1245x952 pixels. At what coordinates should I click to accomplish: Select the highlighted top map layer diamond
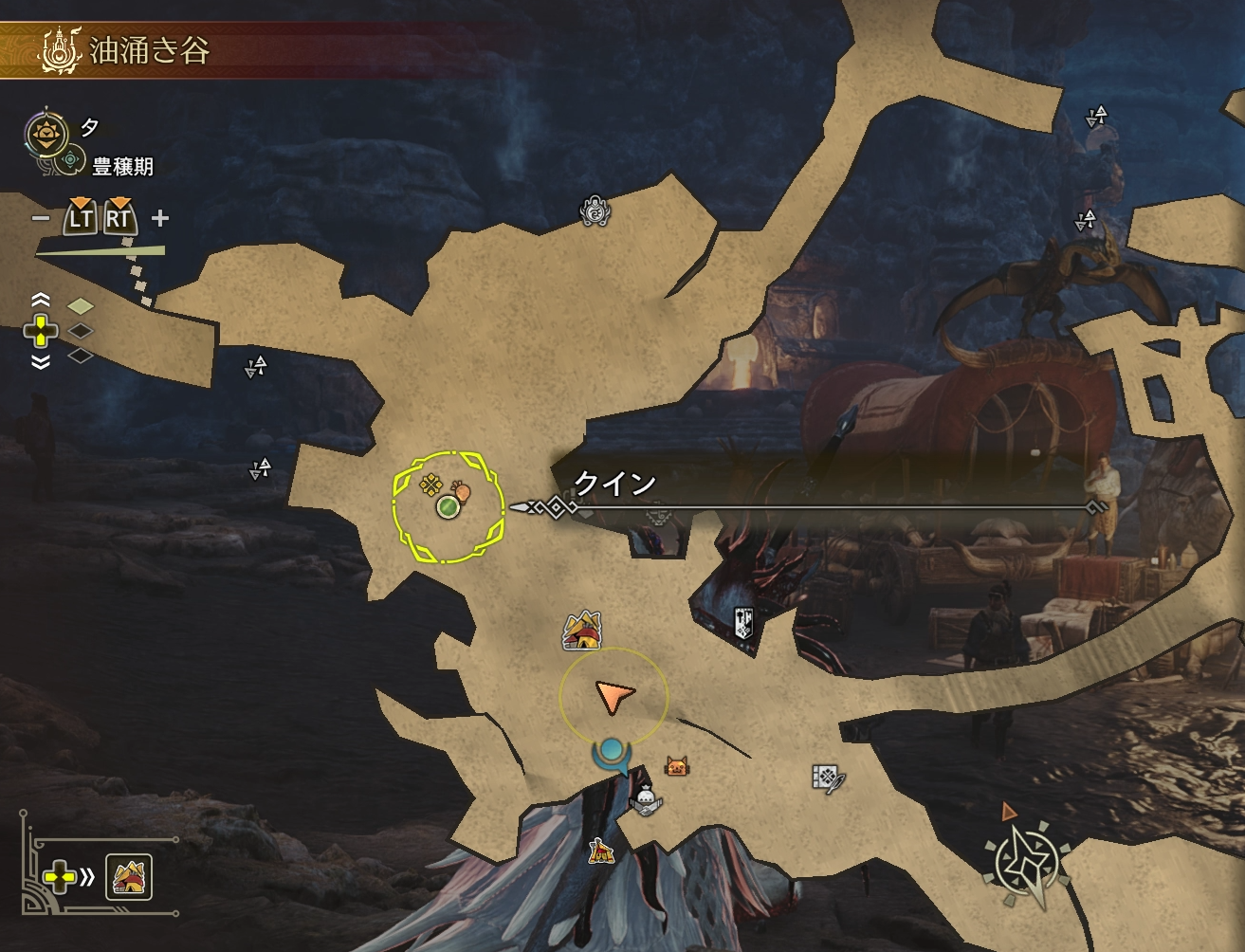[81, 305]
